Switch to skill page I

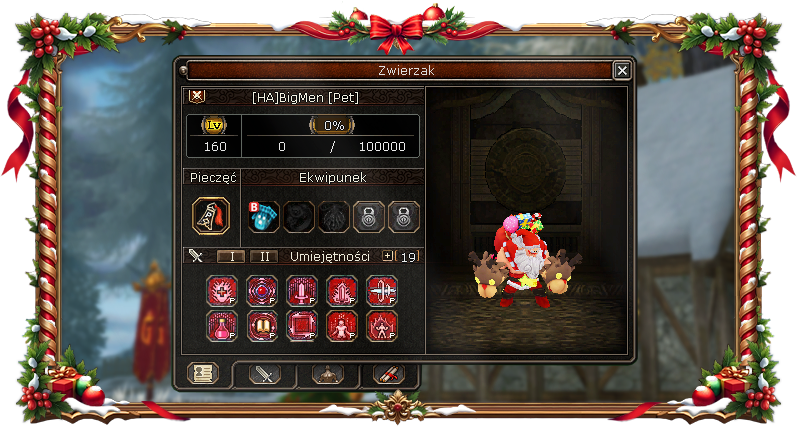click(x=231, y=256)
